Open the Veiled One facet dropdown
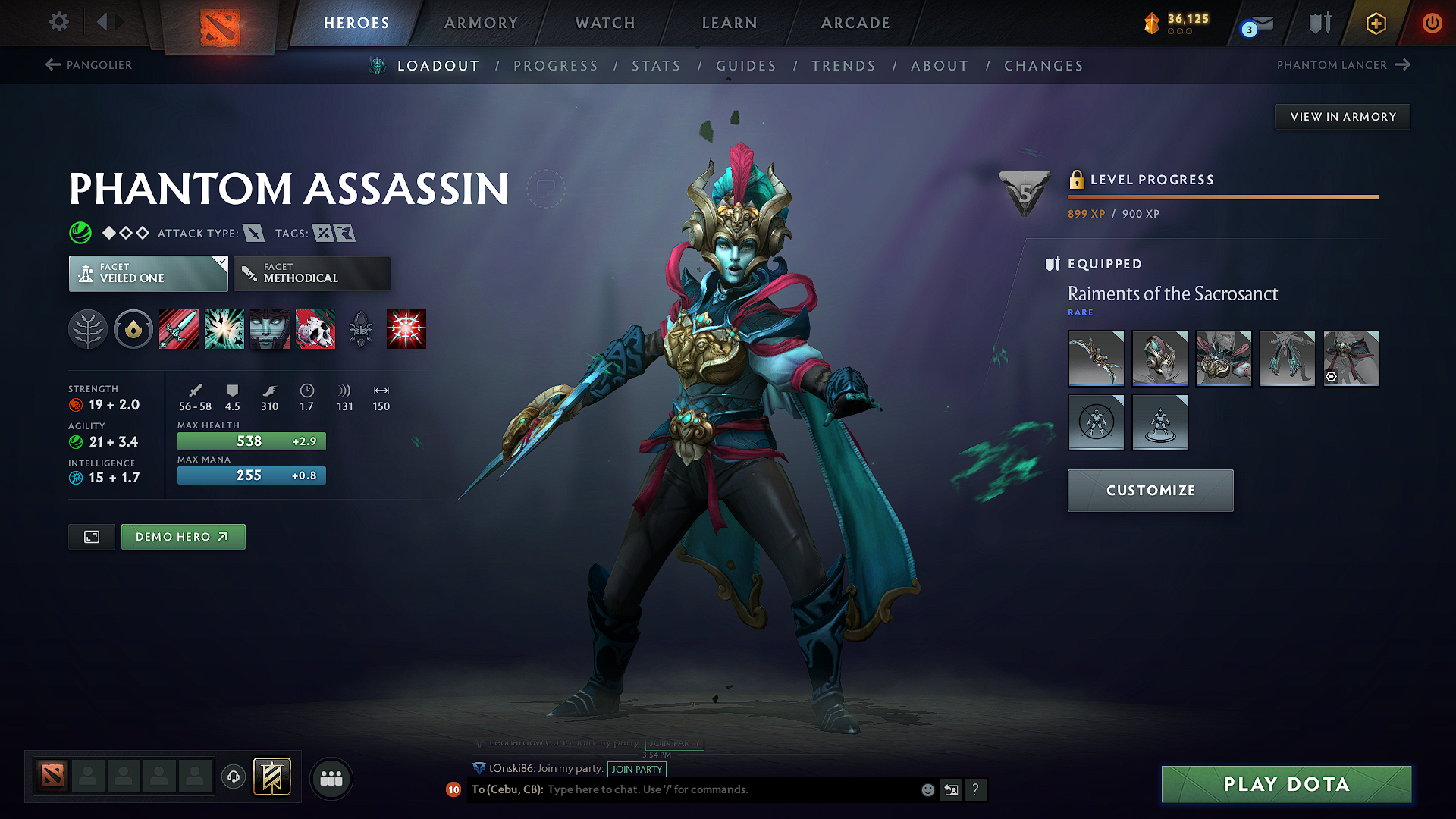 (148, 274)
